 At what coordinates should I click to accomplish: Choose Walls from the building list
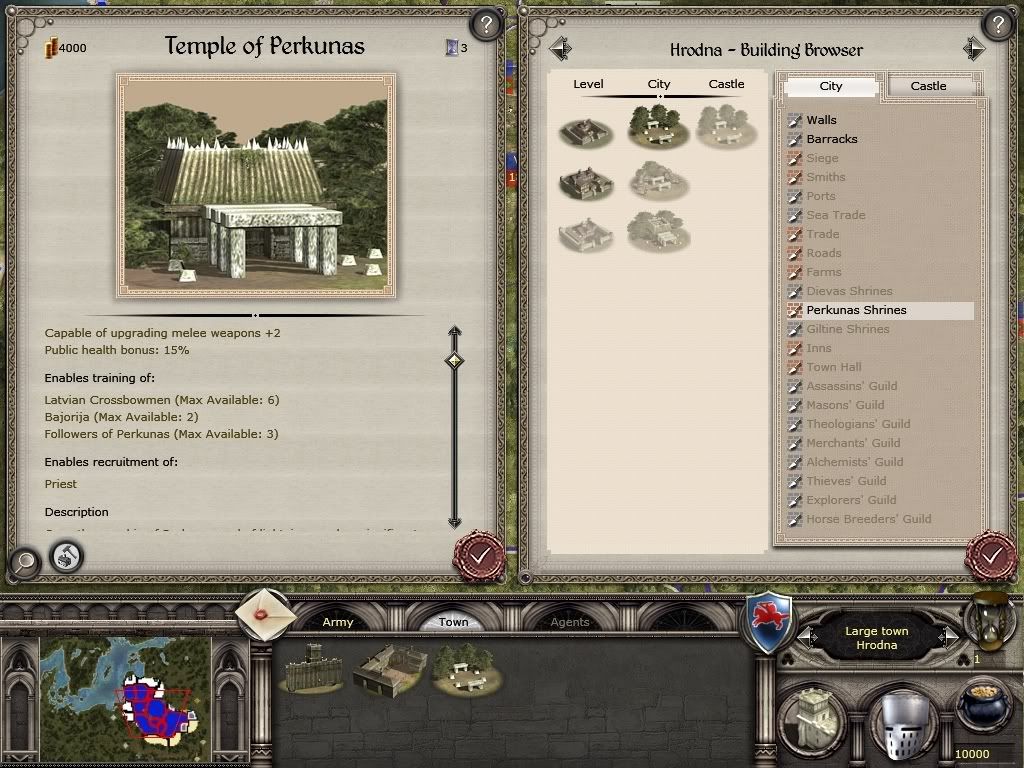click(821, 120)
